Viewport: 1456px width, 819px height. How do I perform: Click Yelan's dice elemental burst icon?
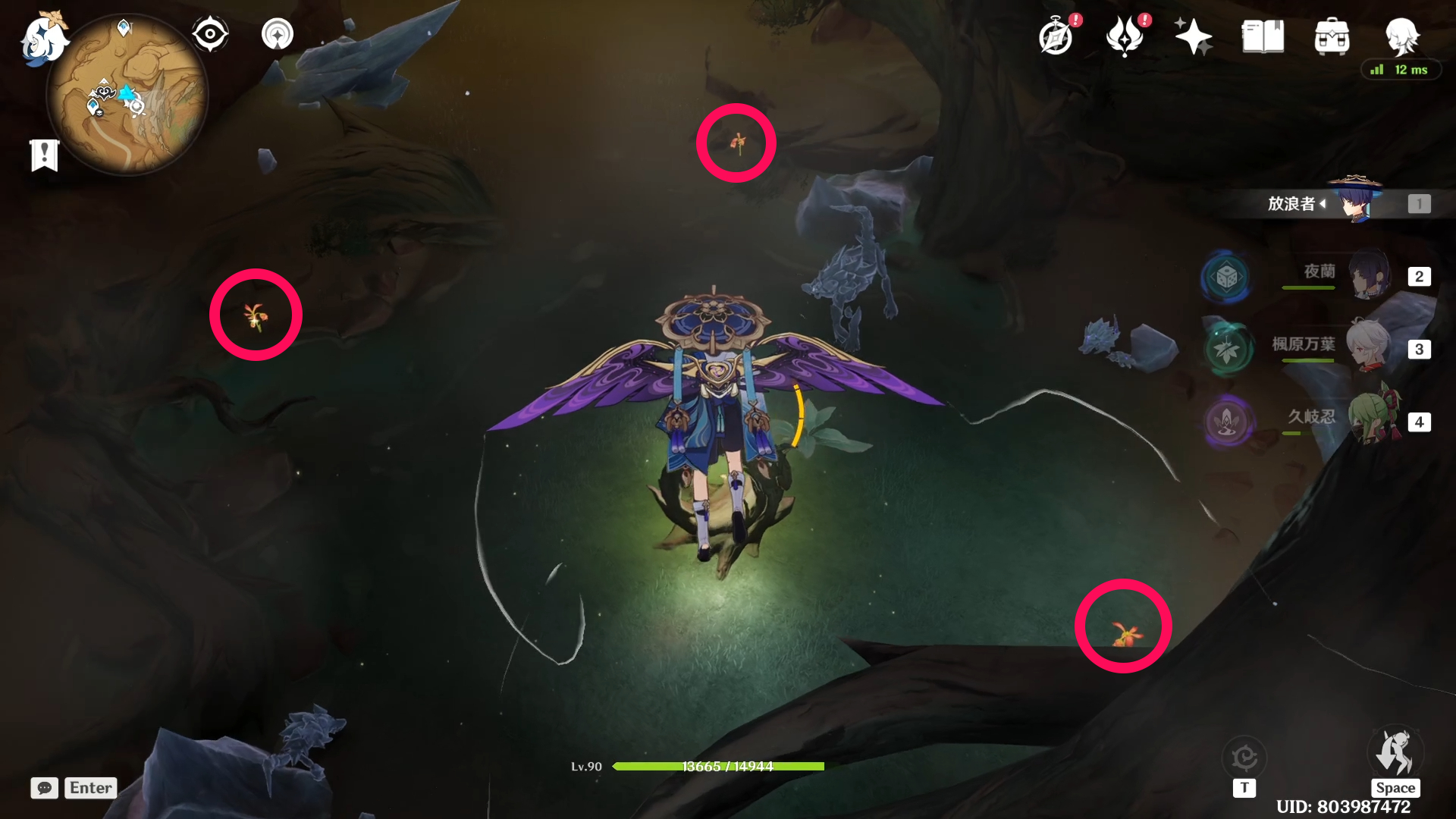point(1228,278)
